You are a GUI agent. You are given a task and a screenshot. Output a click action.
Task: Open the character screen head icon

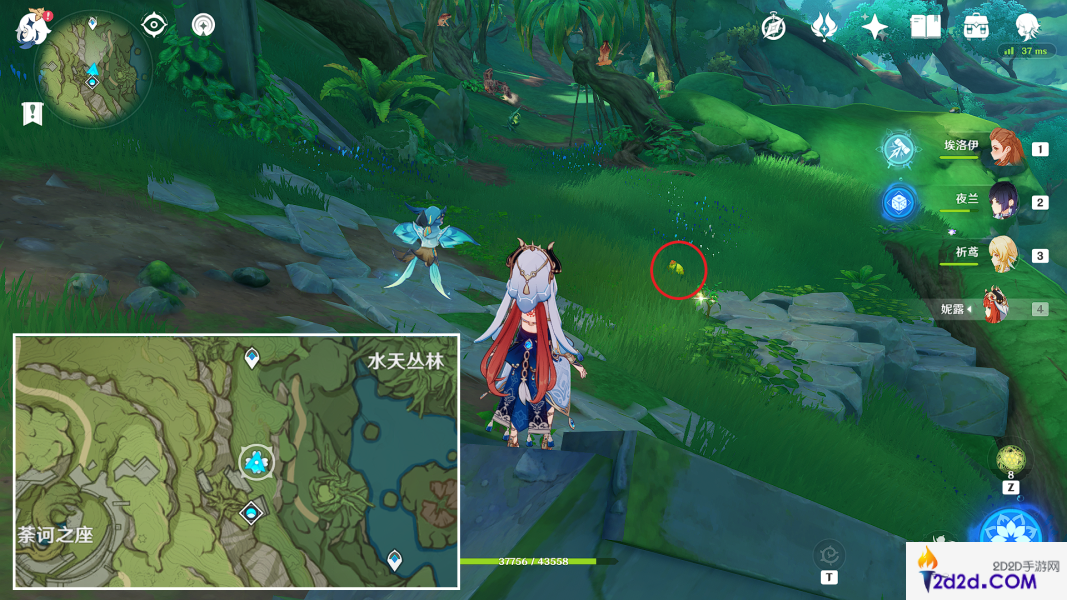click(1027, 27)
